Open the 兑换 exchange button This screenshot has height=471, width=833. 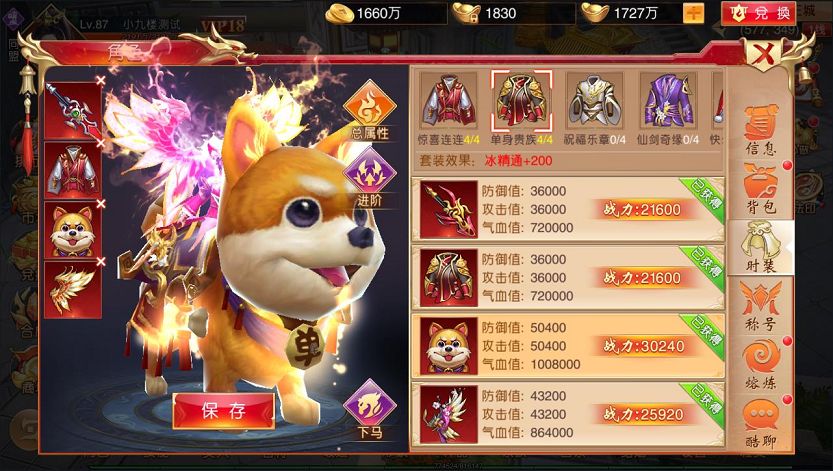coord(758,13)
